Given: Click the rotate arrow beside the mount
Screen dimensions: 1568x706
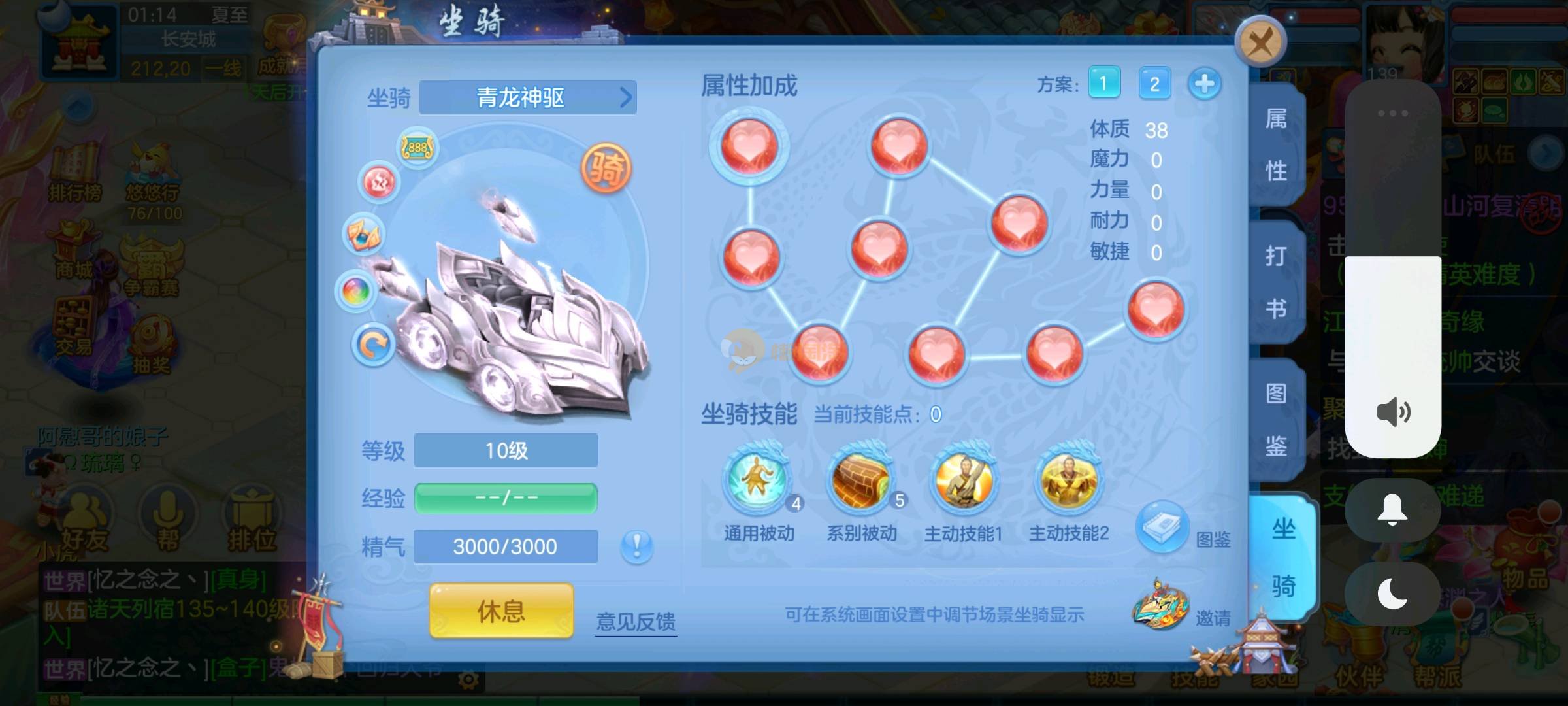Looking at the screenshot, I should tap(373, 345).
